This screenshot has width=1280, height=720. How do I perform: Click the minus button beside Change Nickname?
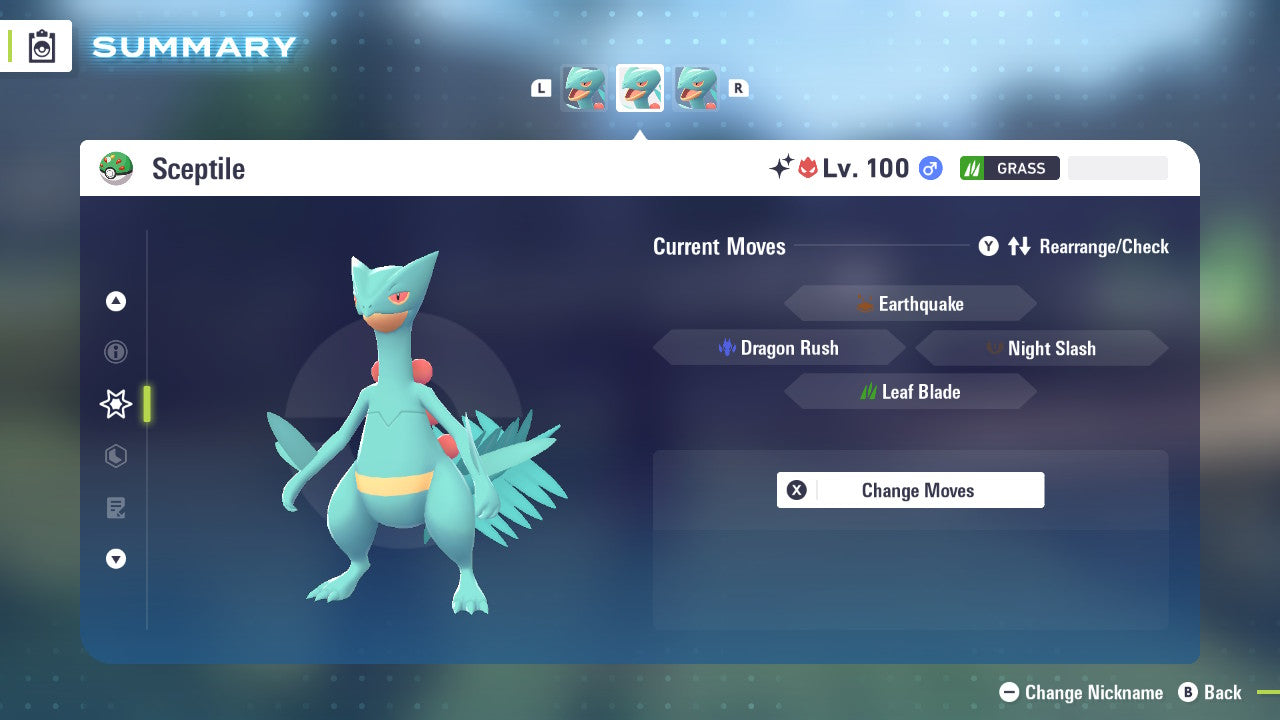[x=1010, y=692]
